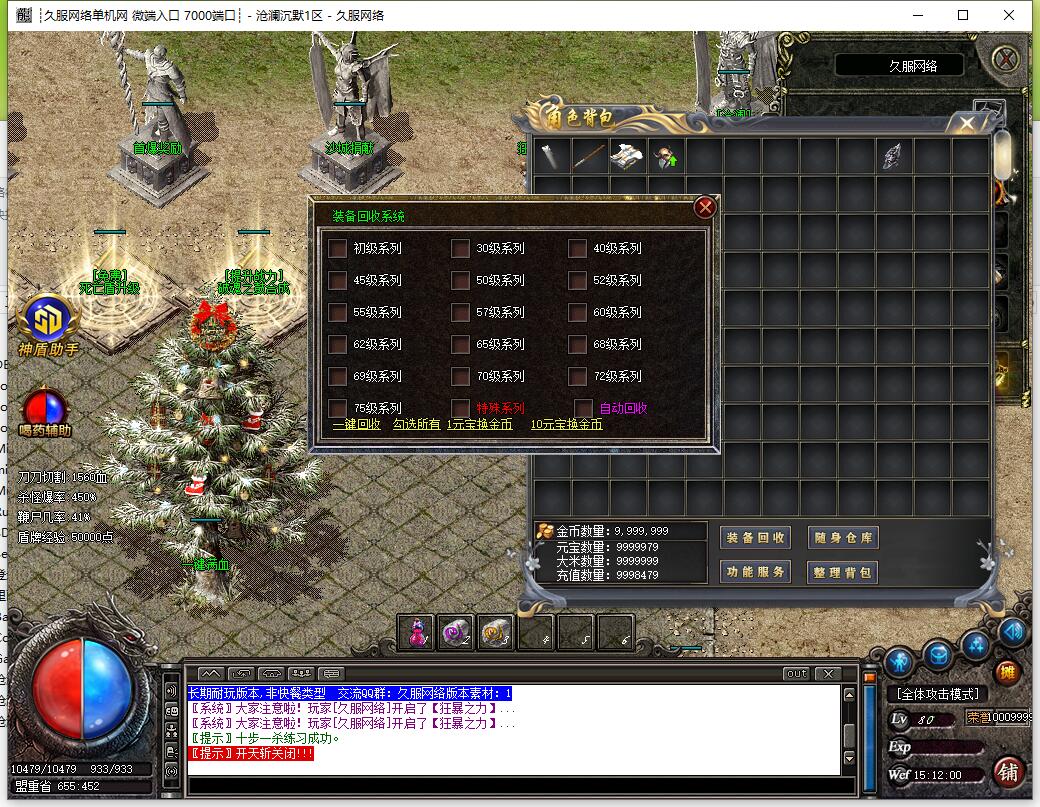The width and height of the screenshot is (1040, 807).
Task: Close the equipment recycle system dialog
Action: coord(705,207)
